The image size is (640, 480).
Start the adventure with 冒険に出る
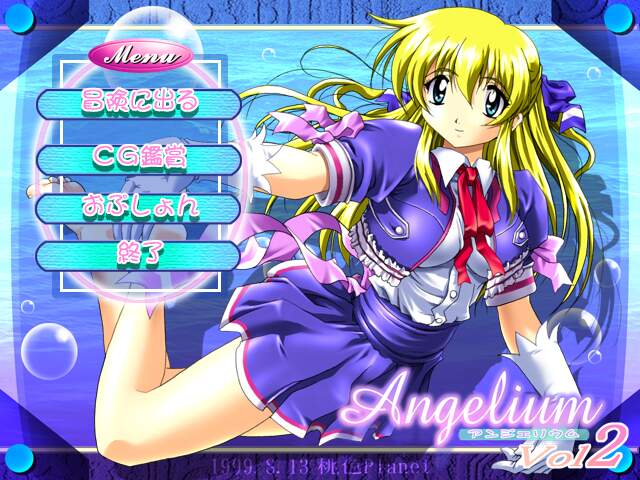[138, 103]
